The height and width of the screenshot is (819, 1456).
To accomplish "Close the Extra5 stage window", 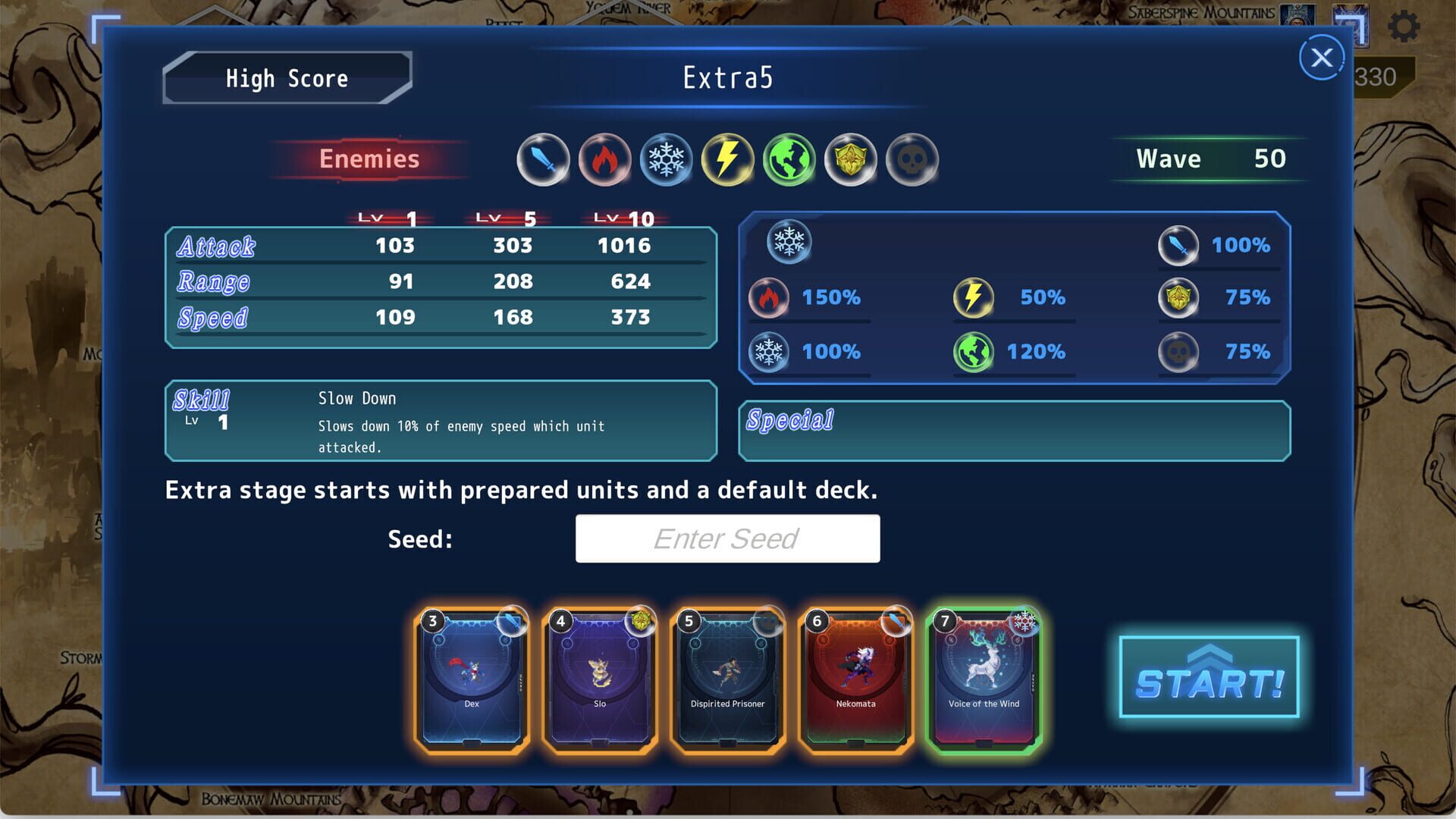I will (x=1320, y=58).
